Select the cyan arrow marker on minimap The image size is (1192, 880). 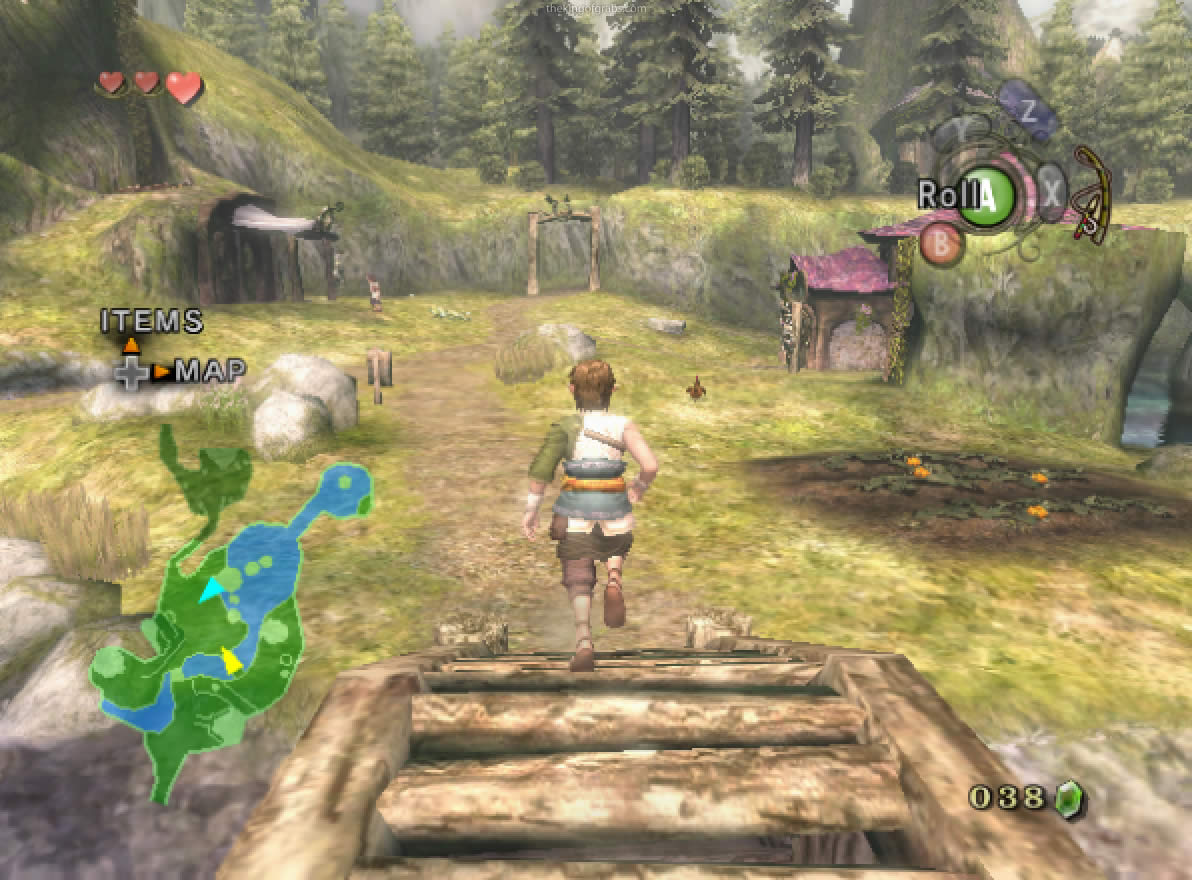pyautogui.click(x=211, y=591)
